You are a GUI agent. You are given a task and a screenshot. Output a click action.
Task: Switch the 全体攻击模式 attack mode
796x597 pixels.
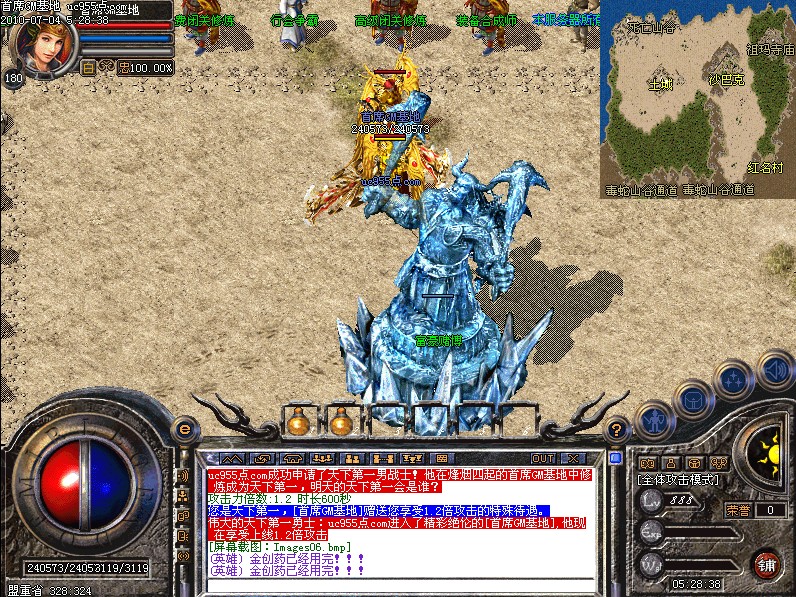point(679,481)
